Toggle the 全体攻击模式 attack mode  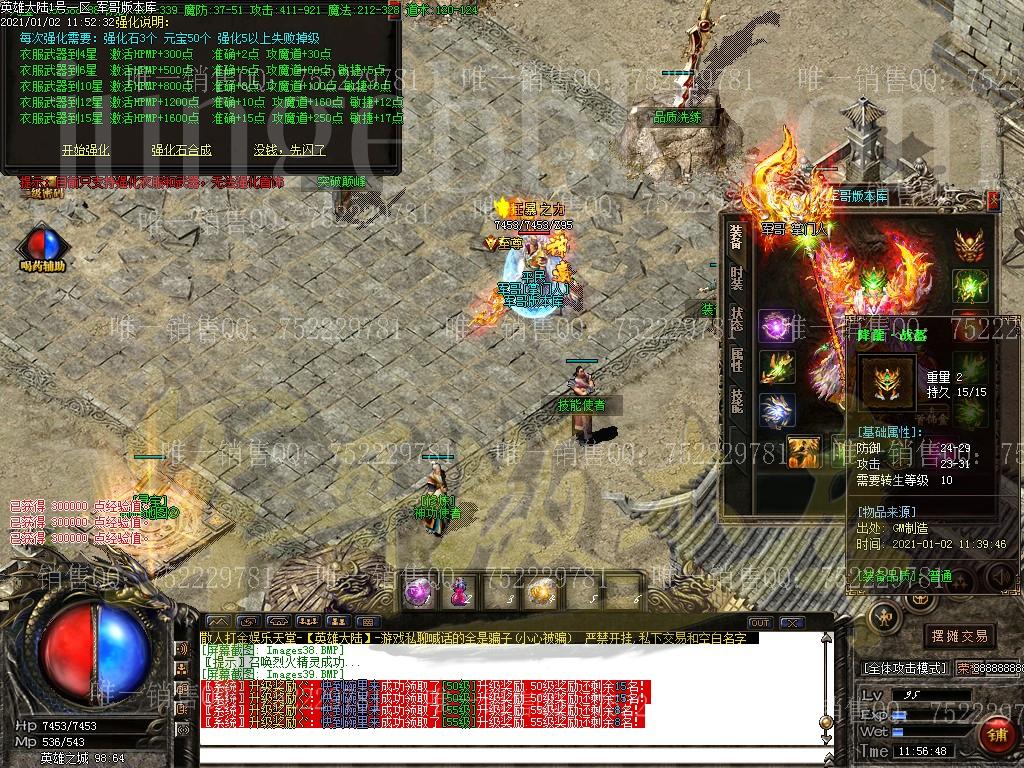click(903, 667)
